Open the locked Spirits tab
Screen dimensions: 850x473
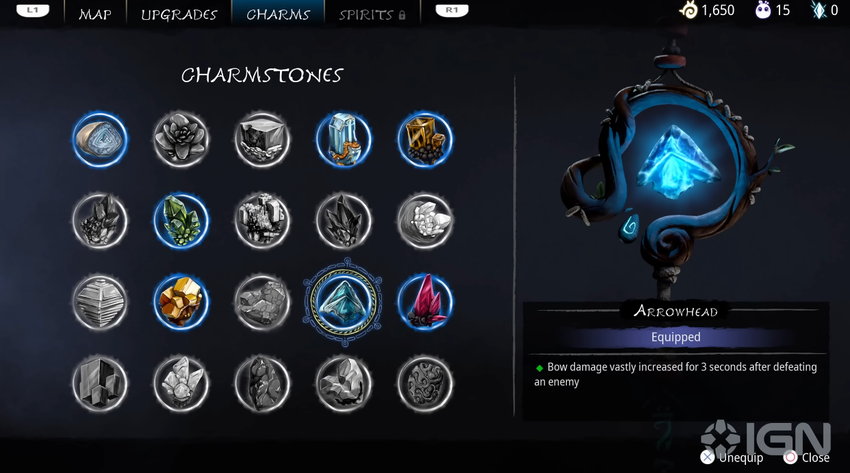click(372, 14)
